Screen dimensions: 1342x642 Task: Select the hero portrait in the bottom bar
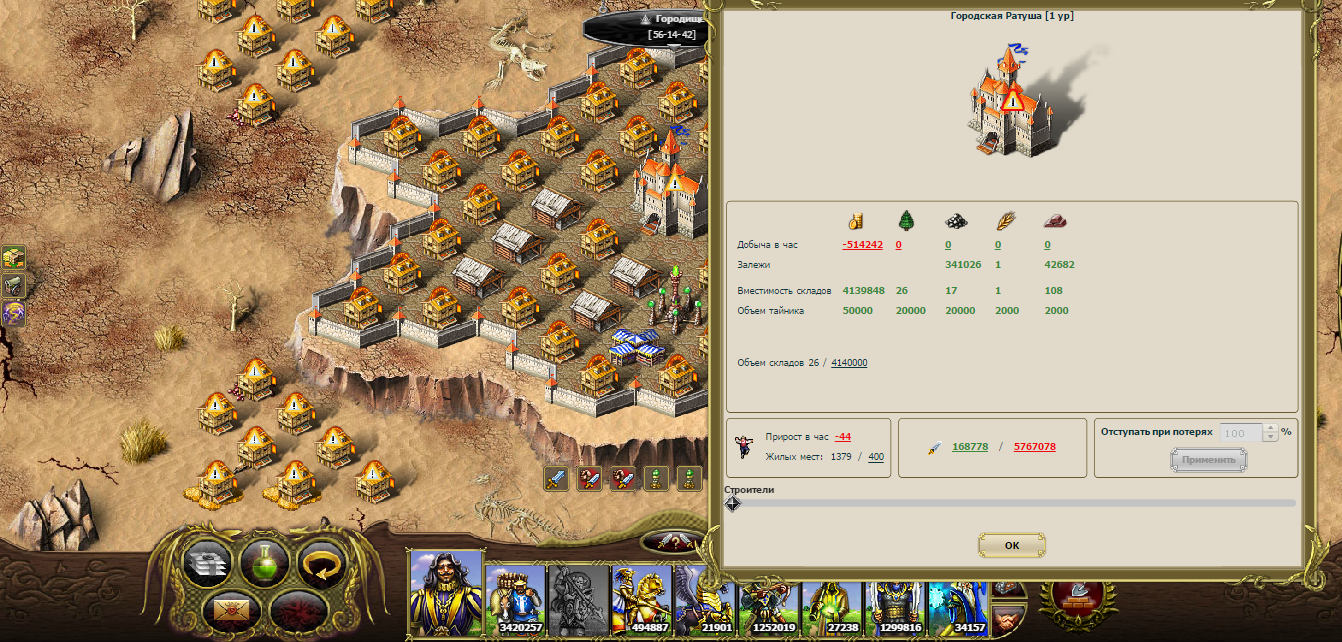tap(446, 592)
